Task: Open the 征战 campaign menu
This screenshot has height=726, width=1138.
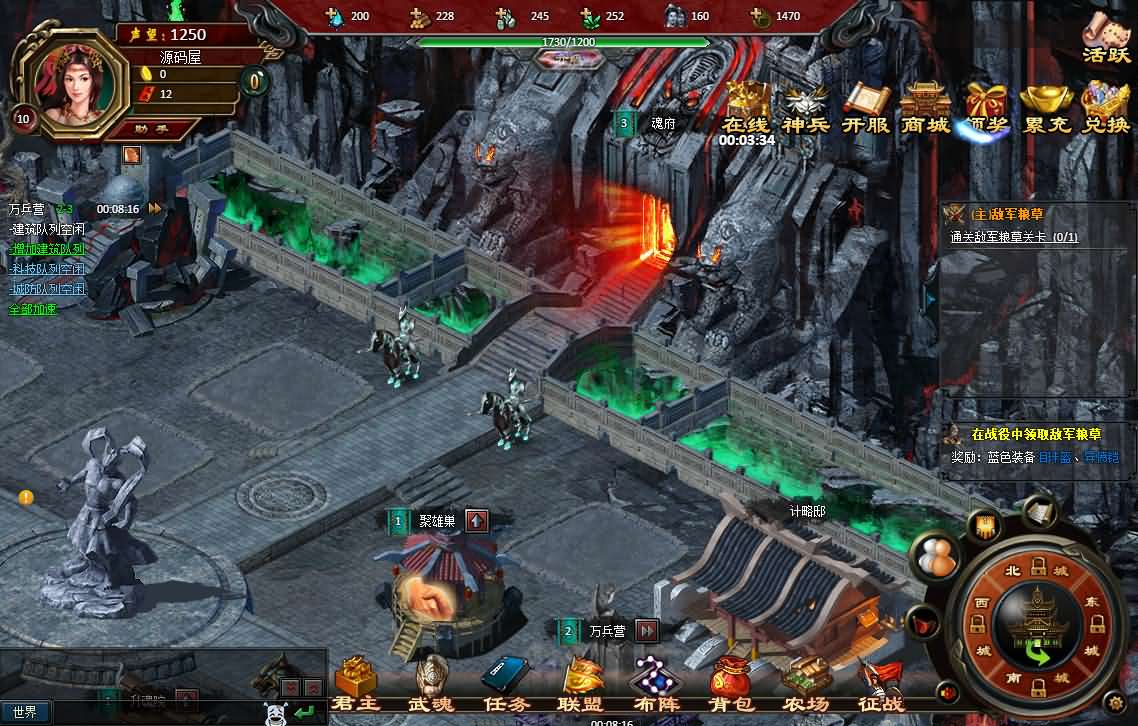Action: [x=880, y=683]
